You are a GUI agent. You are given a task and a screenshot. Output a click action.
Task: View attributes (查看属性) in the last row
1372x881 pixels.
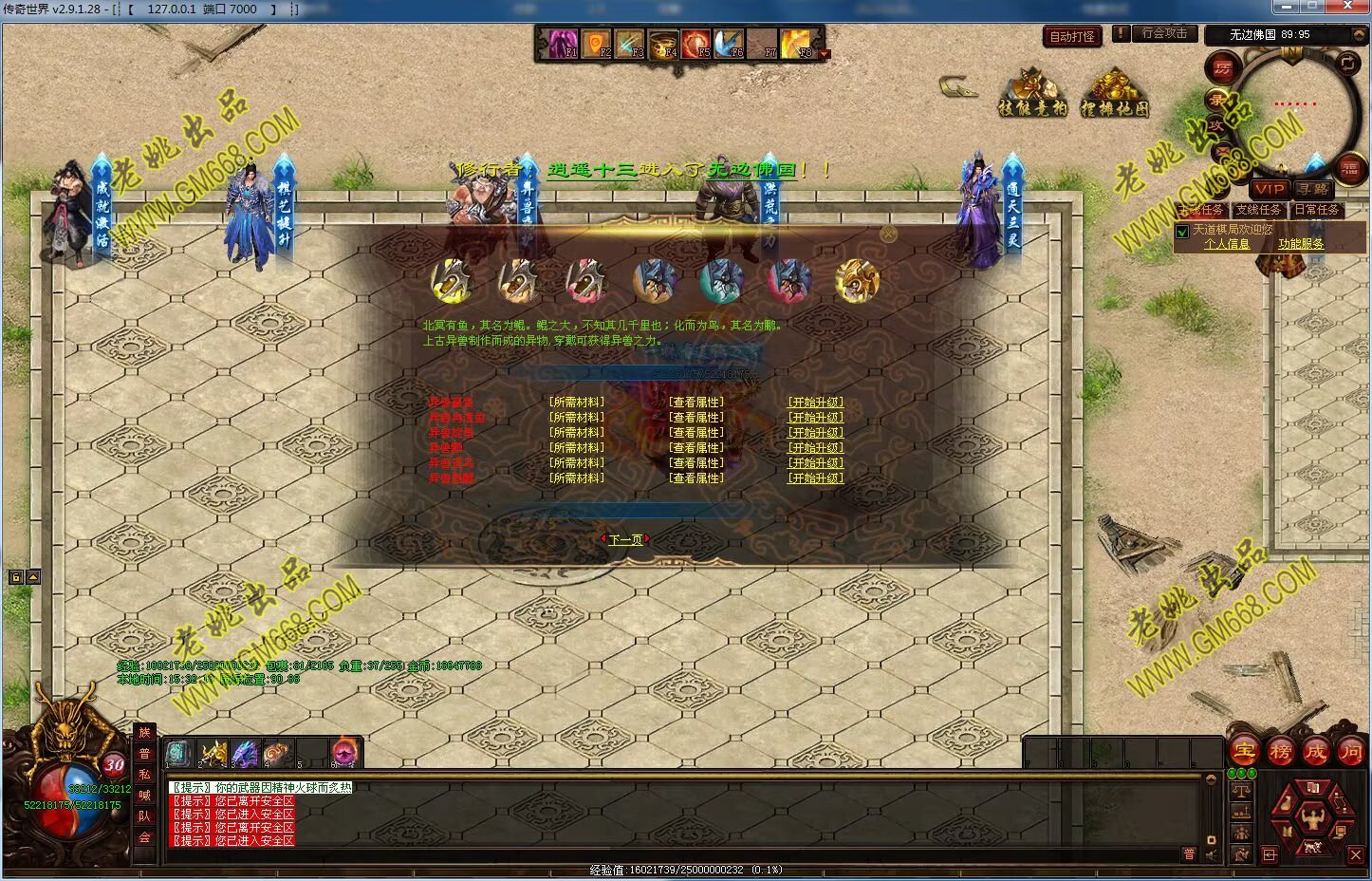pos(696,478)
